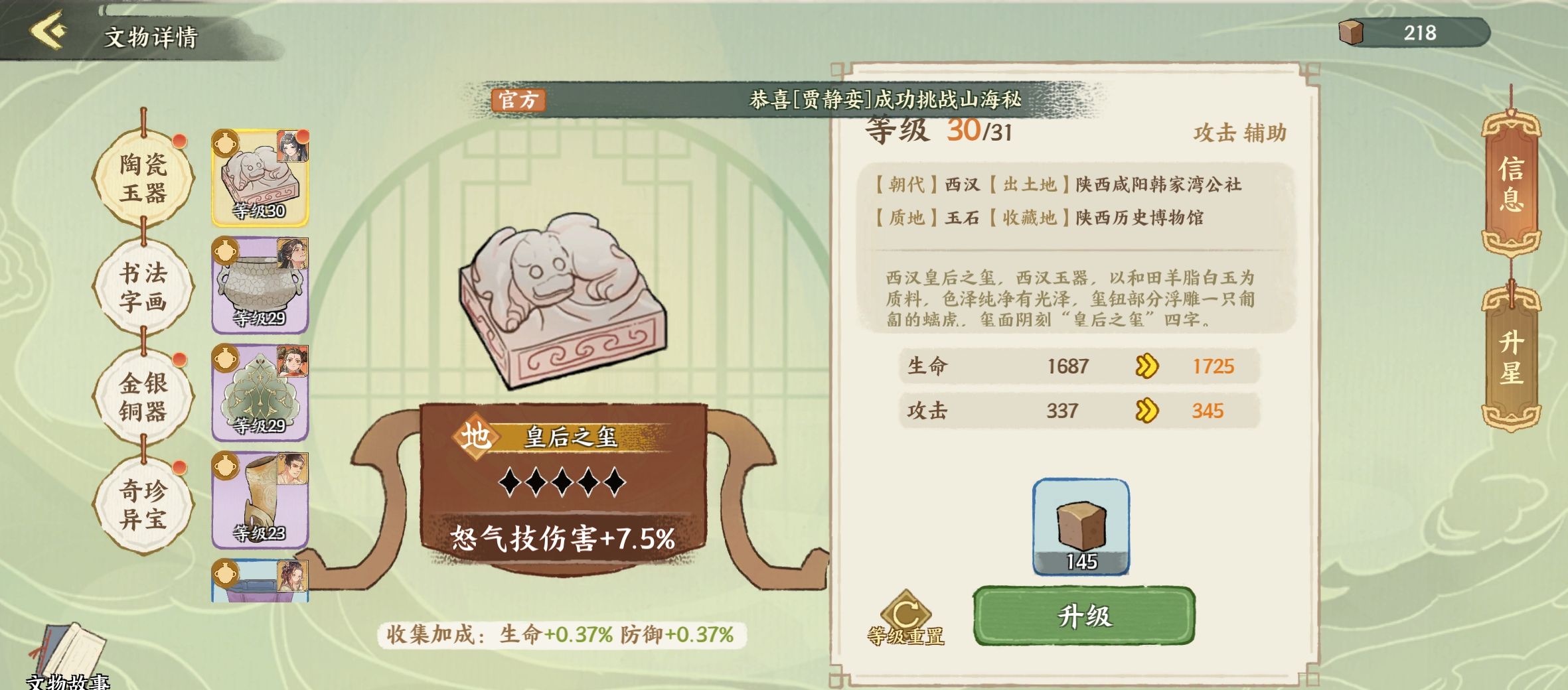
Task: Select the 等级30 seal artifact thumbnail
Action: [x=260, y=177]
